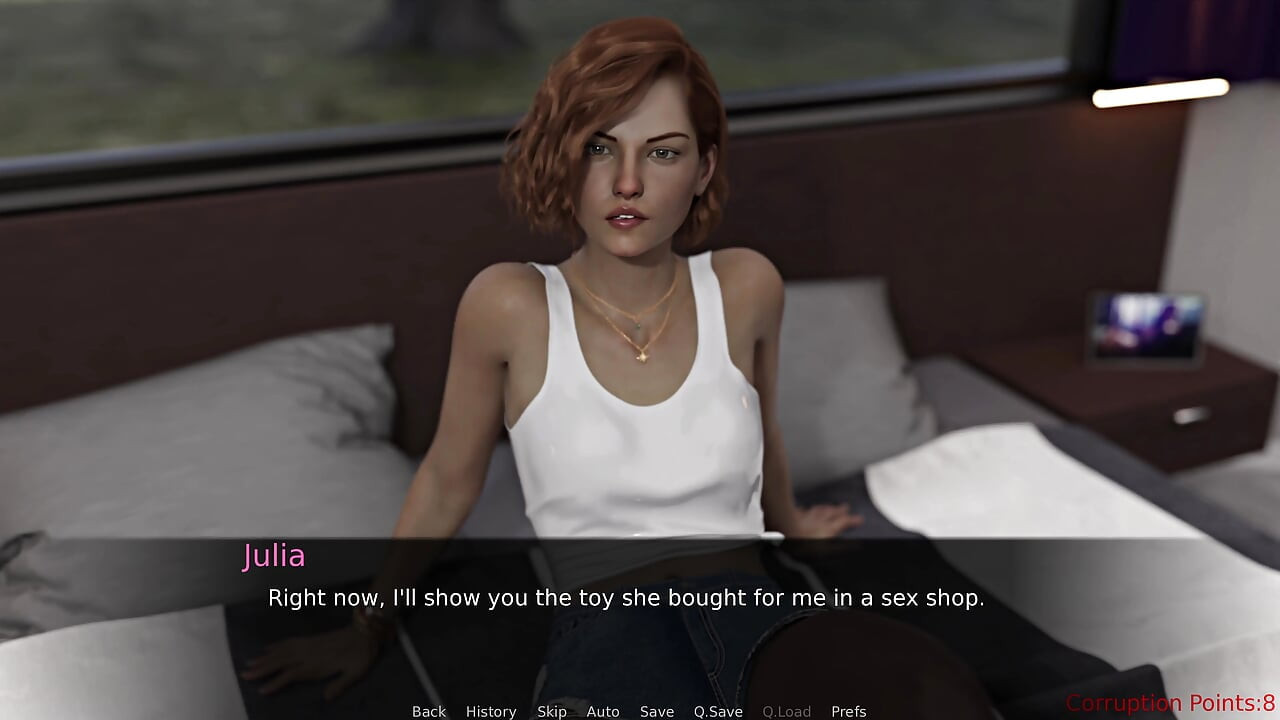The width and height of the screenshot is (1280, 720).
Task: Open the Save game menu
Action: [x=657, y=711]
